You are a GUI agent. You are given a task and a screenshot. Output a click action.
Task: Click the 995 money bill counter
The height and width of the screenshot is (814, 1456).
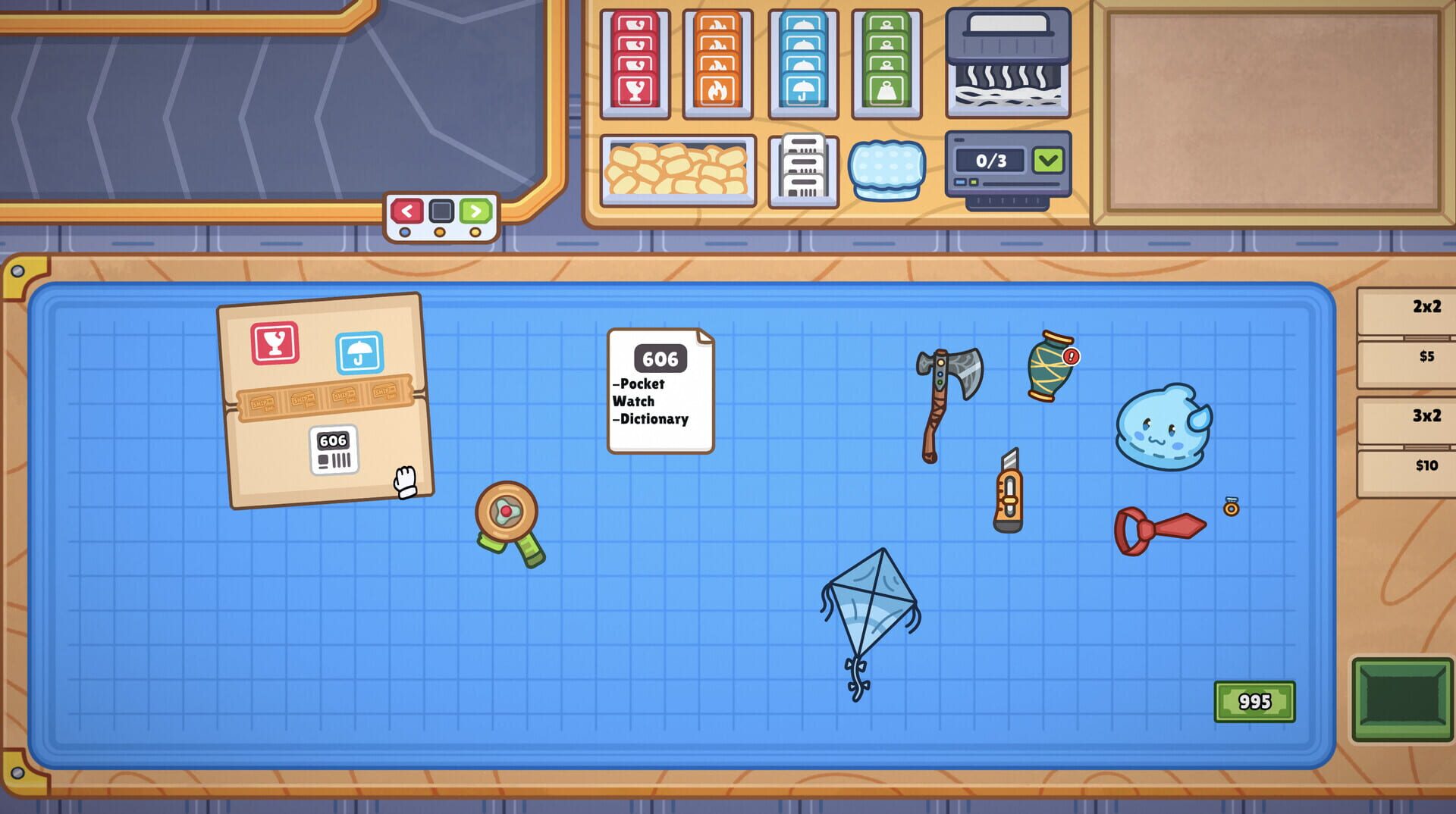click(x=1255, y=701)
